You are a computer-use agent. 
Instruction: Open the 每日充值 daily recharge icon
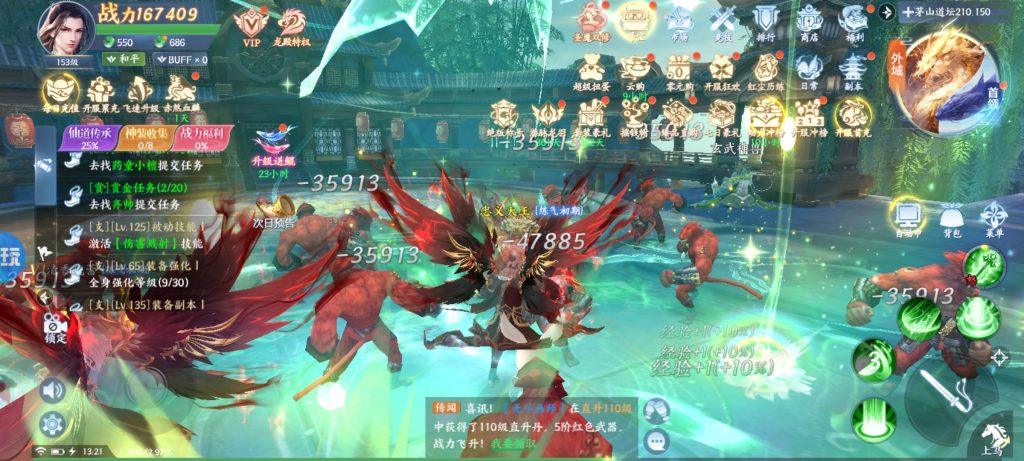point(60,93)
